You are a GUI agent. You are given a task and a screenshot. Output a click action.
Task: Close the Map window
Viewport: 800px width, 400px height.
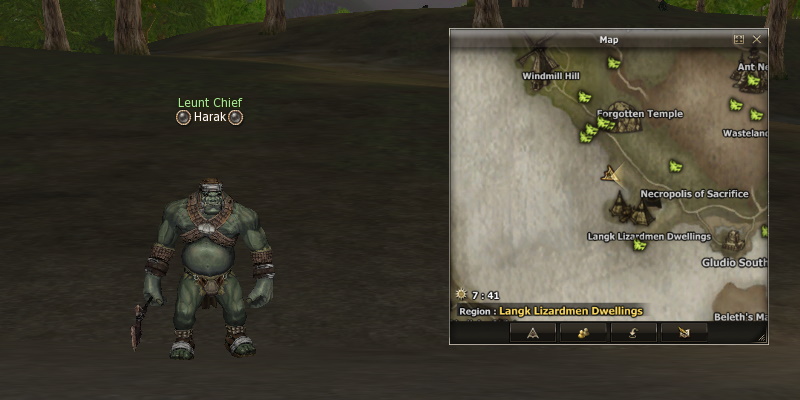pyautogui.click(x=757, y=40)
